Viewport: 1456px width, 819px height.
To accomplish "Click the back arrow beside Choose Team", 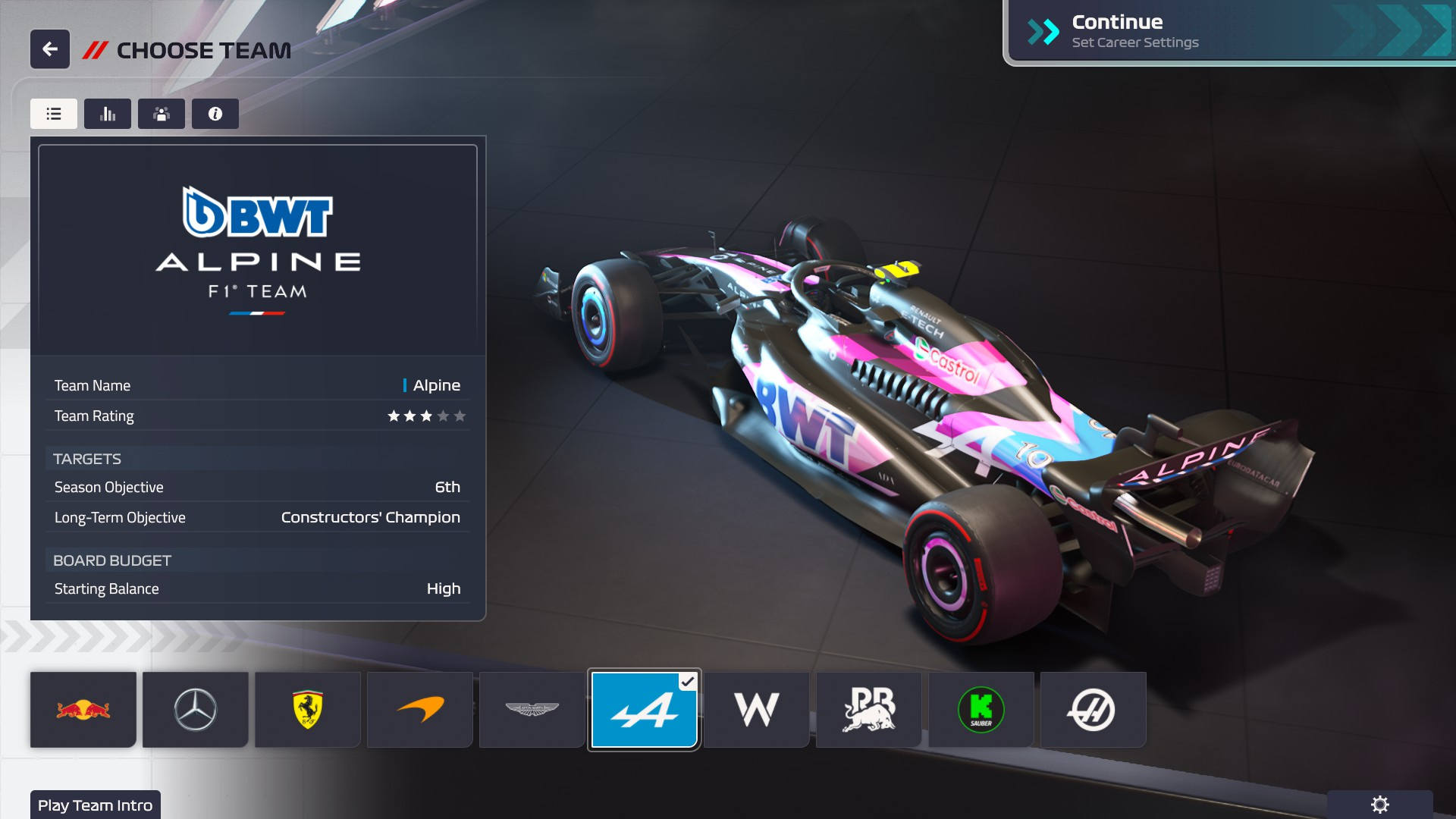I will tap(49, 49).
